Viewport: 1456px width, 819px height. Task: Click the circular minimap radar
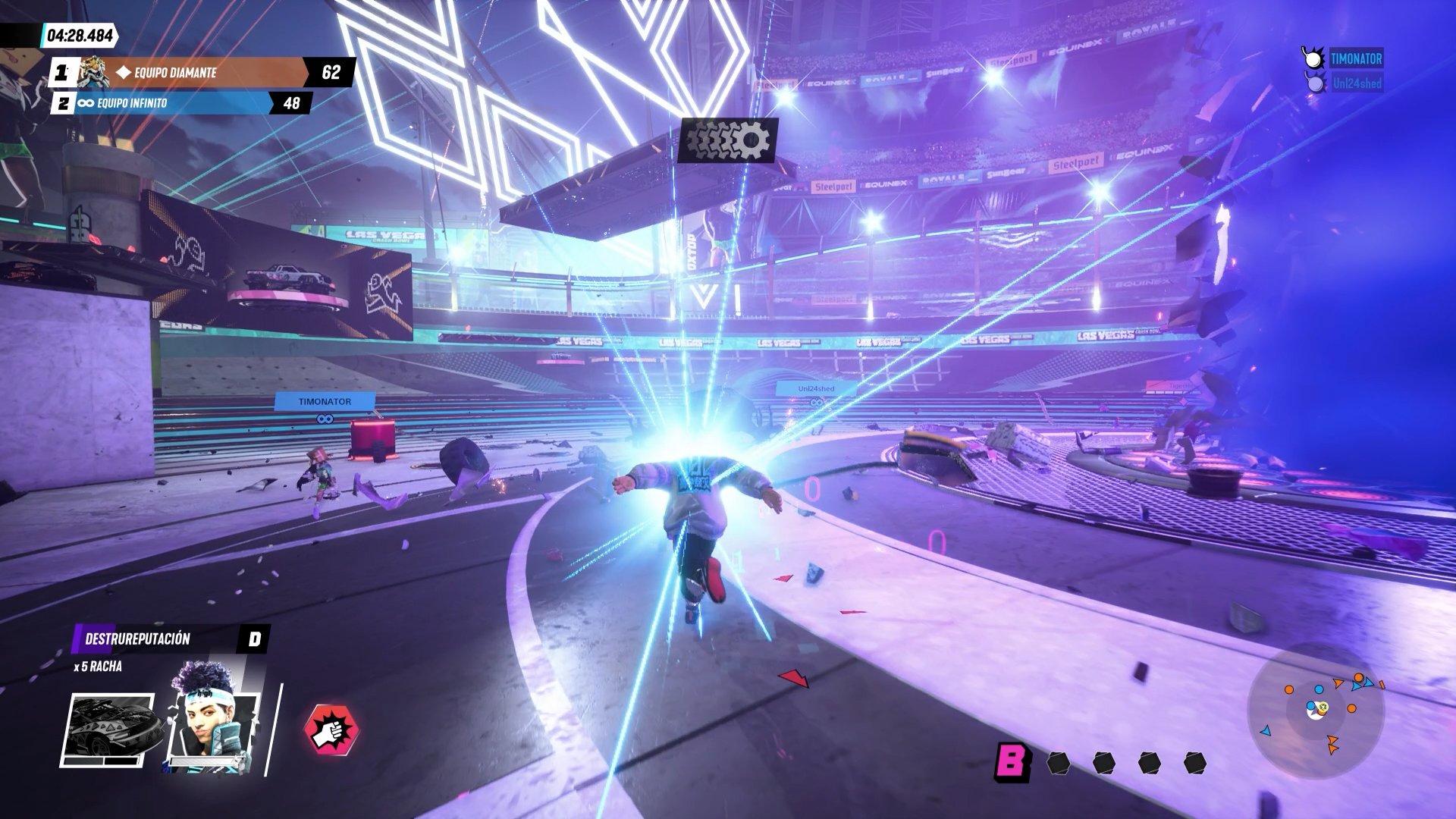(1316, 711)
